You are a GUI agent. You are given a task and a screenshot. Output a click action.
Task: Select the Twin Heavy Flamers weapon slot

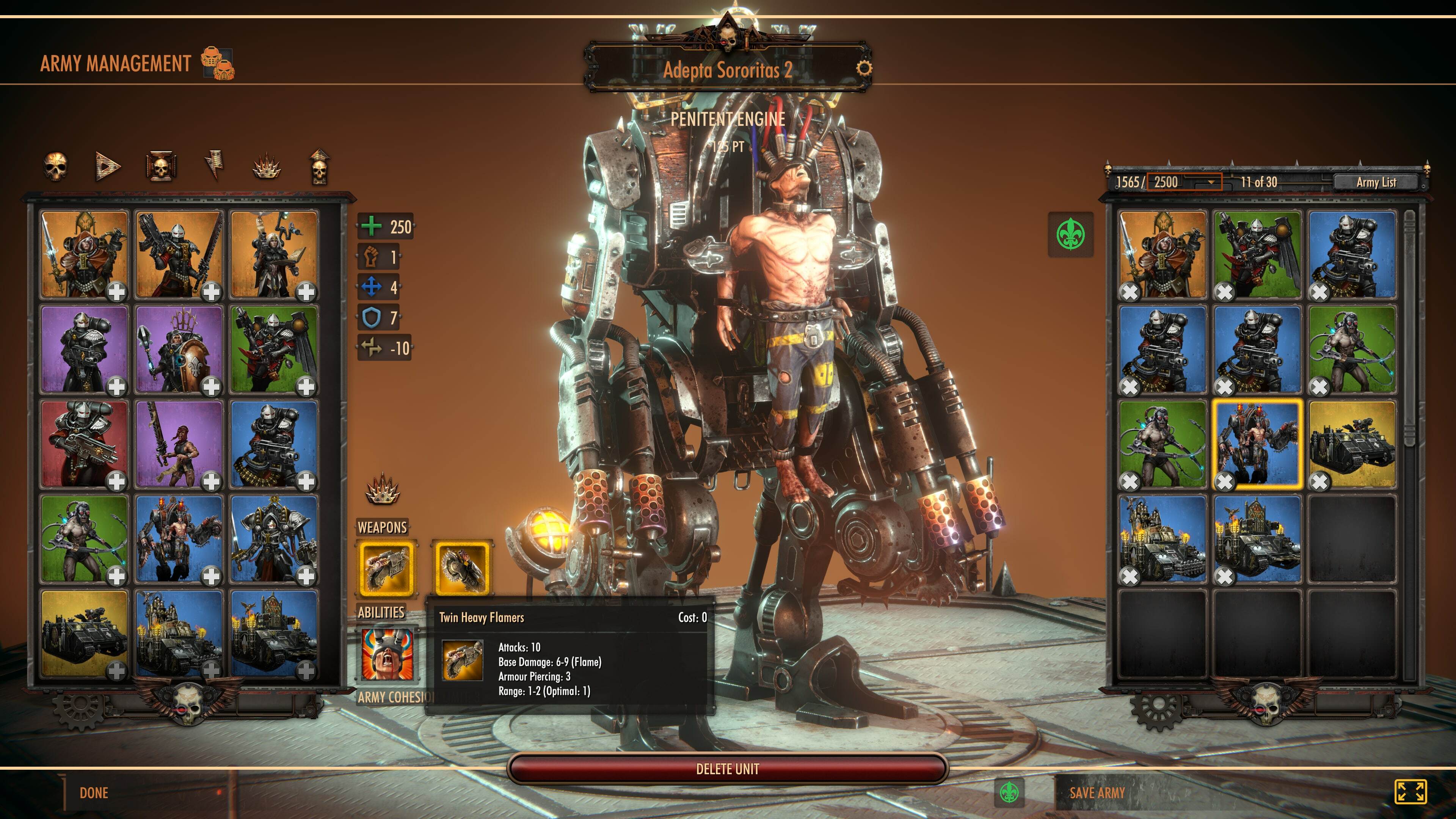point(387,568)
